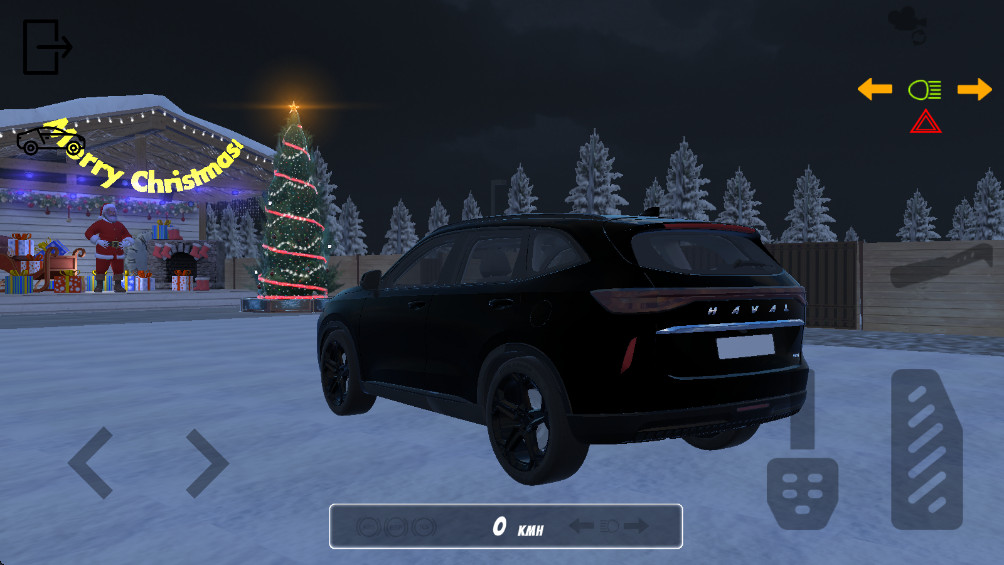
Task: Activate the left turn signal
Action: (875, 90)
